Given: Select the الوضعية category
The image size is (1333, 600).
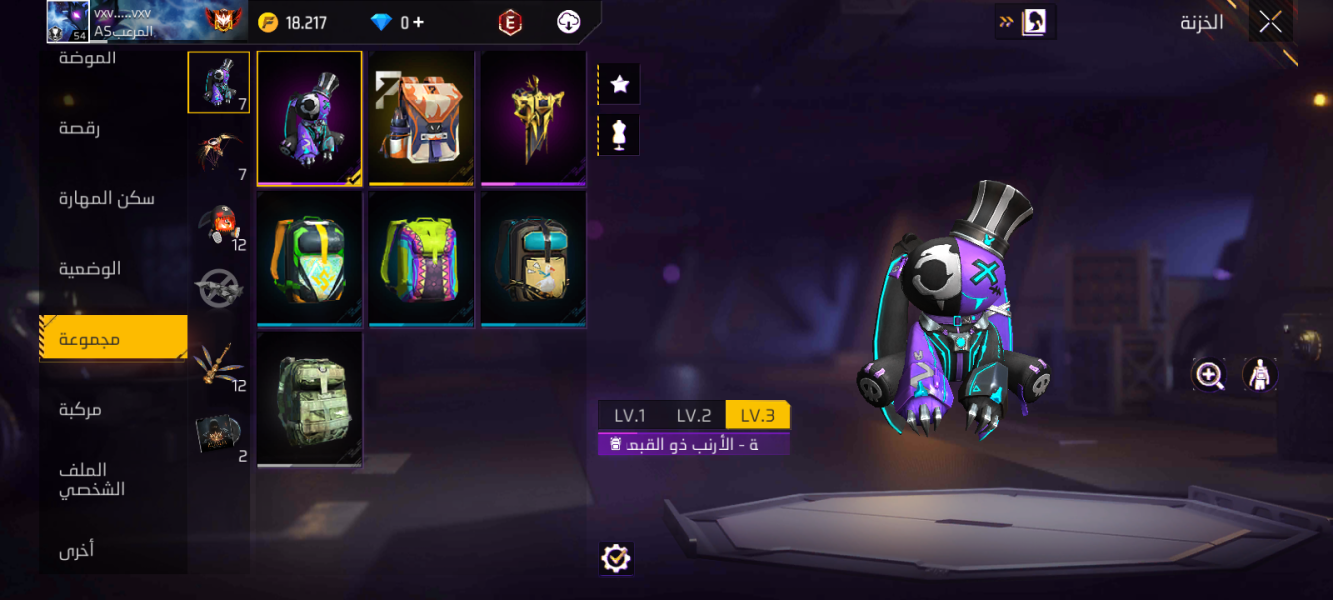Looking at the screenshot, I should point(90,268).
